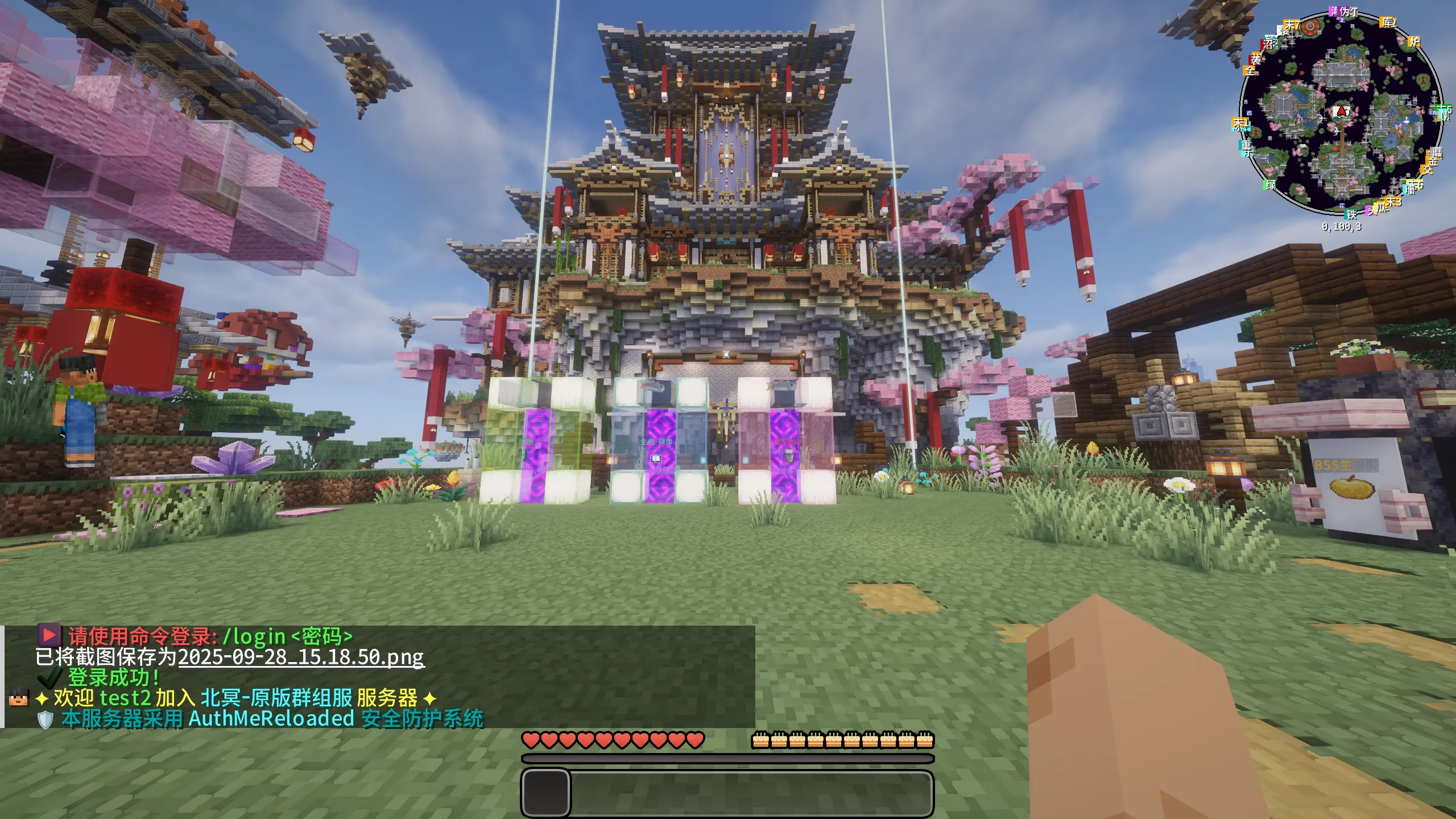Click the red player arrow on minimap
1456x819 pixels.
1342,111
